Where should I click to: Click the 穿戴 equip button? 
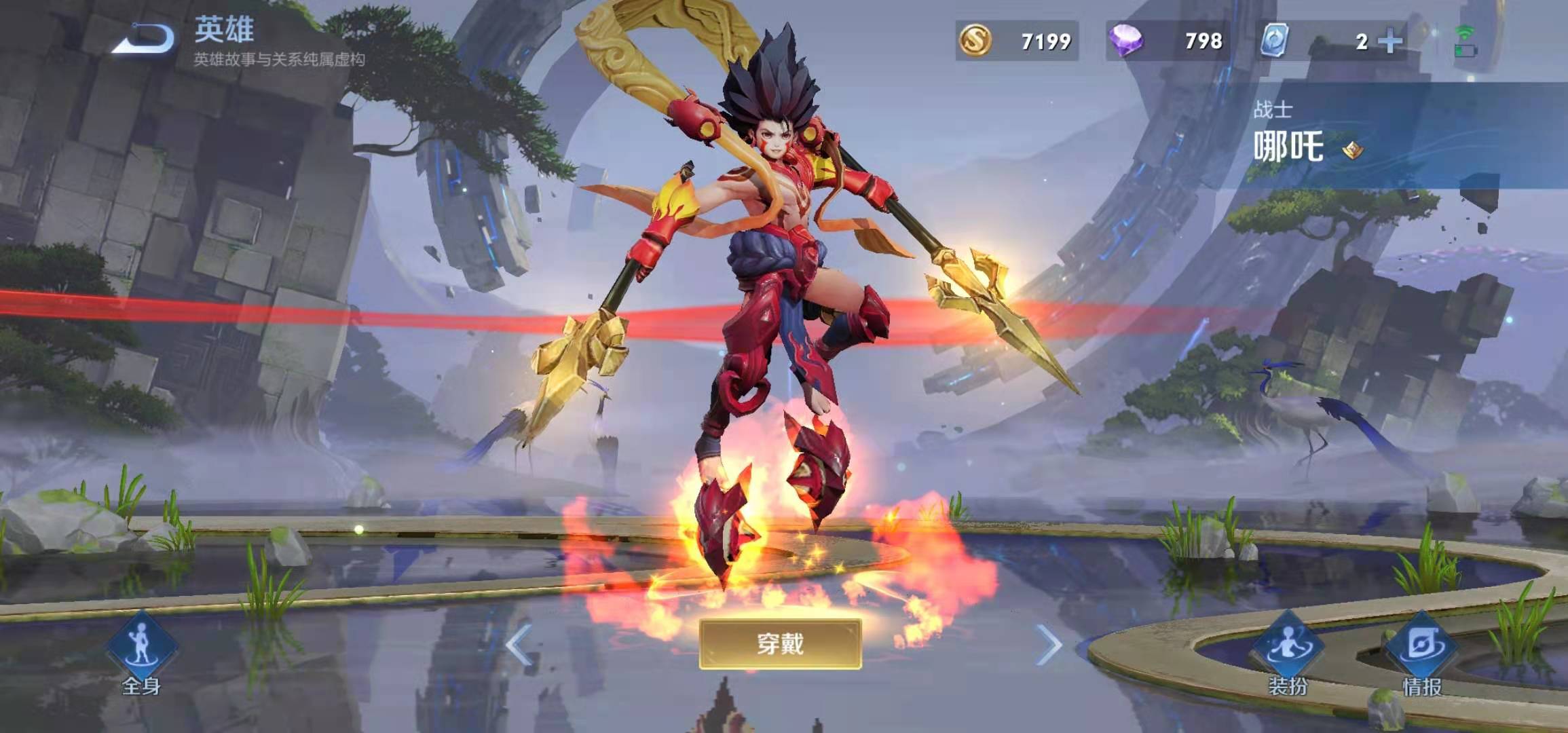tap(780, 643)
